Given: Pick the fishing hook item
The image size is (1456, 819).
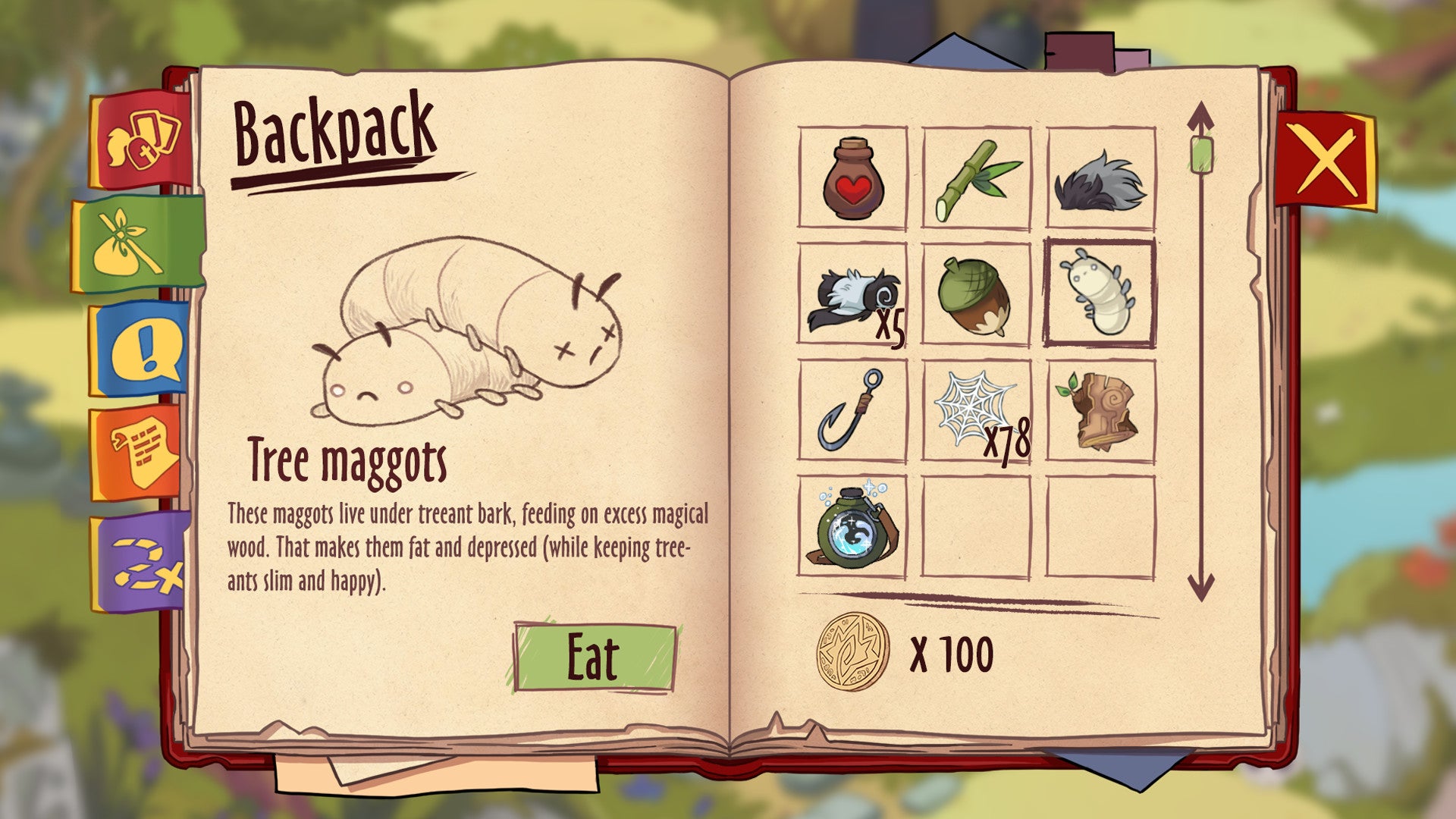Looking at the screenshot, I should point(852,410).
